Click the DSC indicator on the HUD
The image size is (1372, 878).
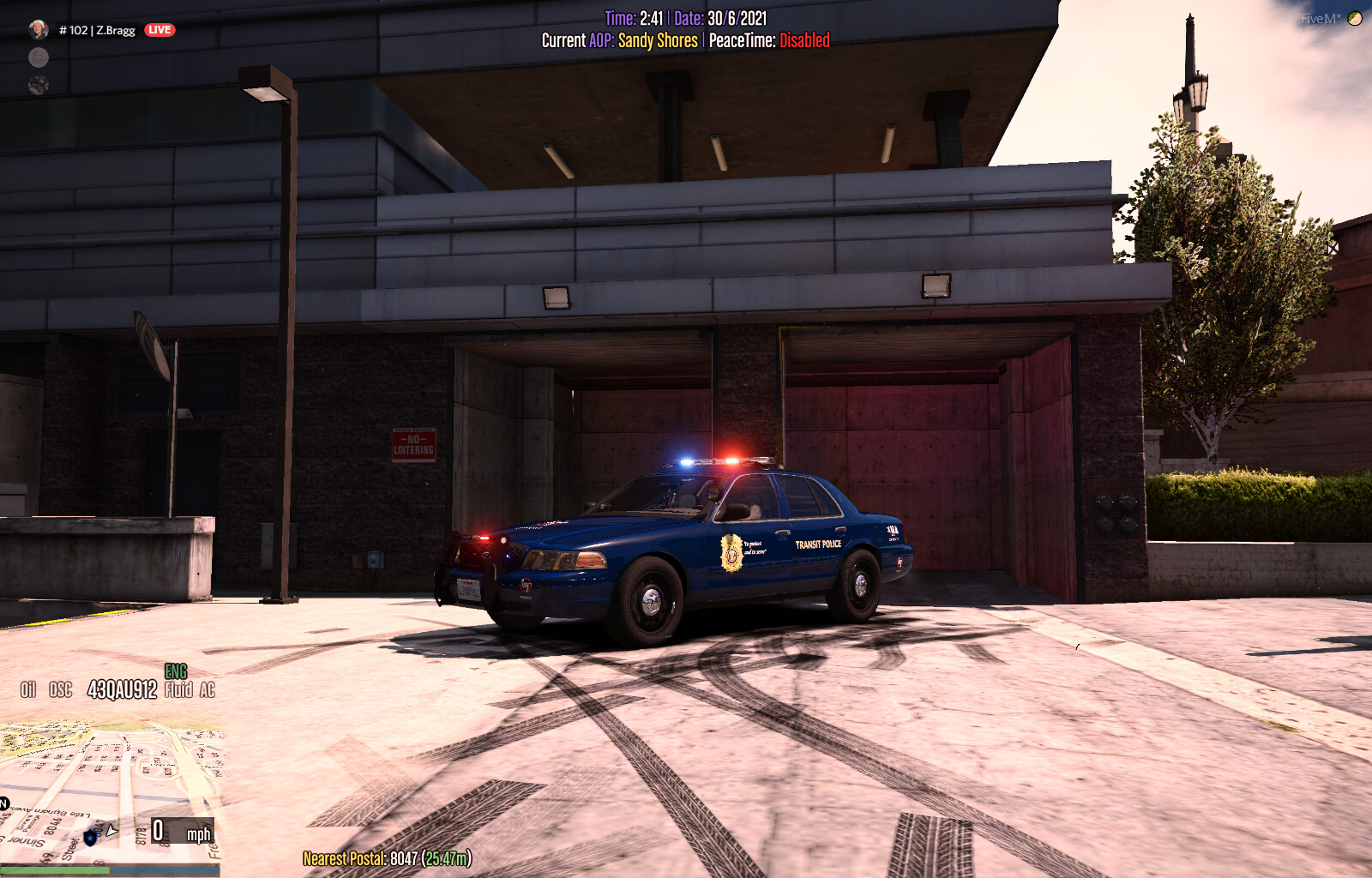(59, 687)
